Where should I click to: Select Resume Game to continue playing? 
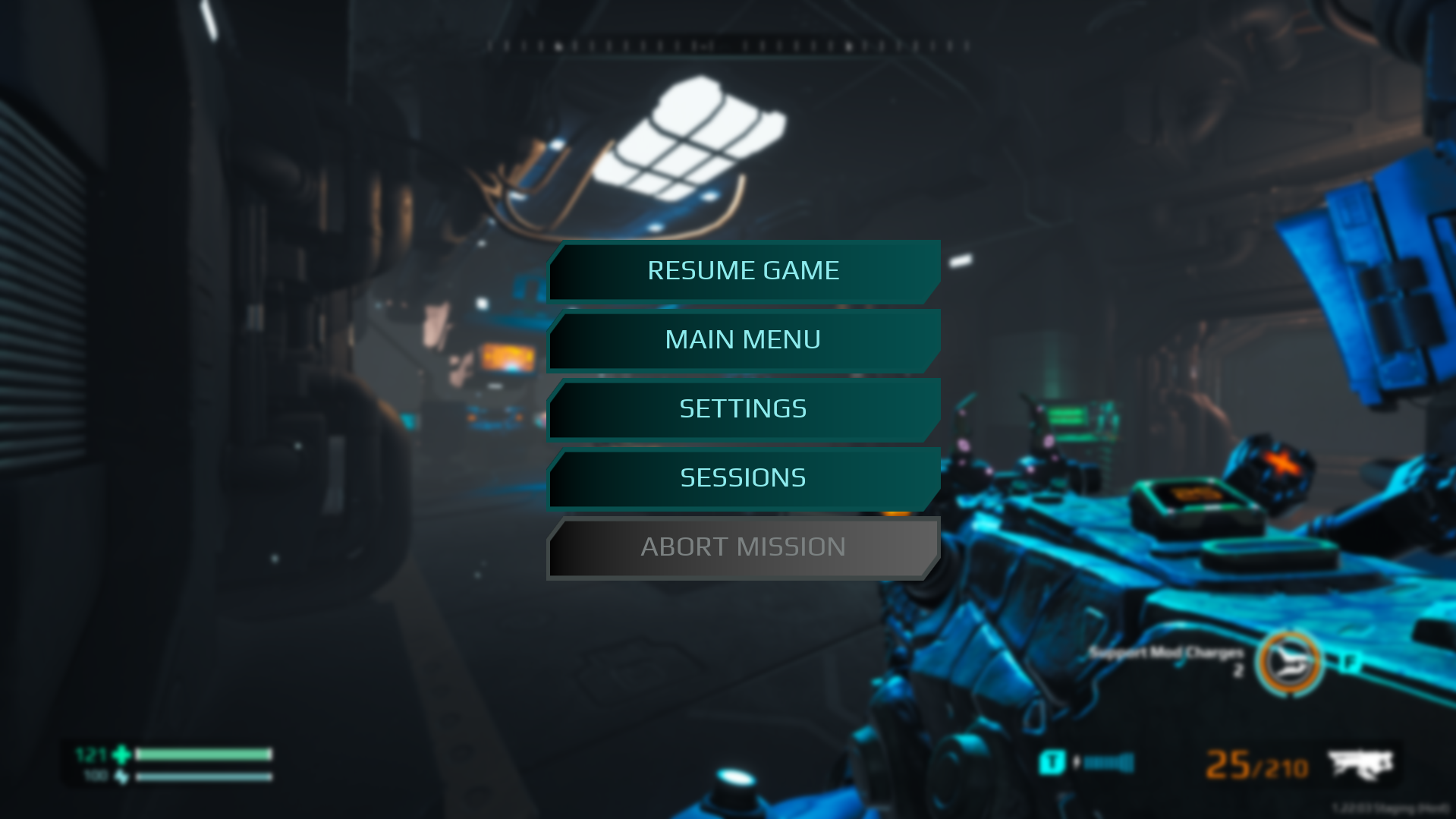tap(744, 270)
